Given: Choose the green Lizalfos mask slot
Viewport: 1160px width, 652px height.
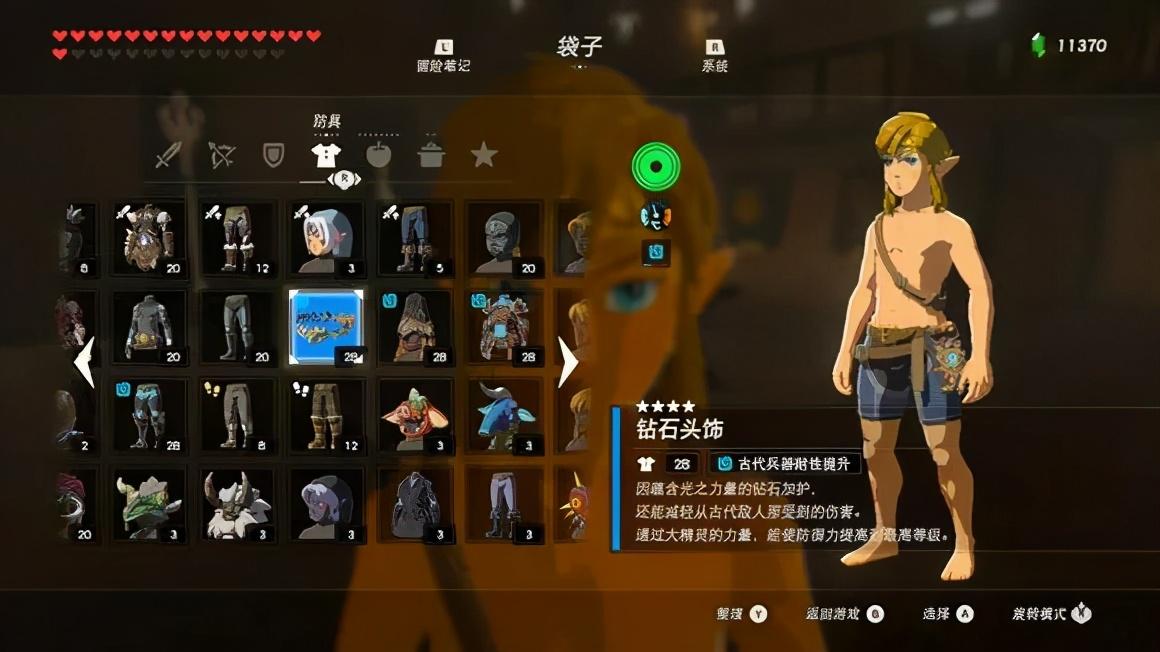Looking at the screenshot, I should tap(149, 504).
